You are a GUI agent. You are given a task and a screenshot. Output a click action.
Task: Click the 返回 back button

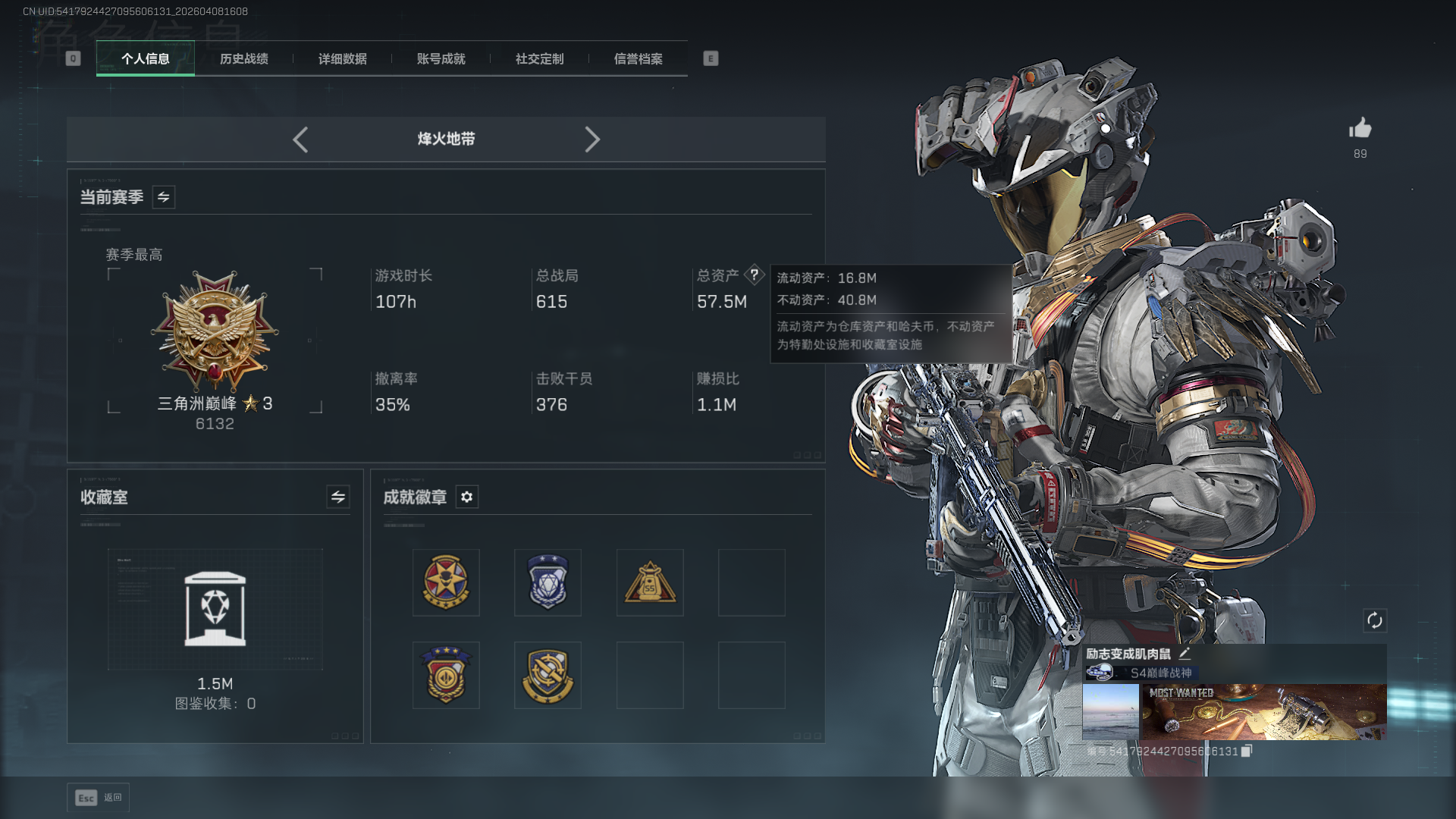[99, 798]
